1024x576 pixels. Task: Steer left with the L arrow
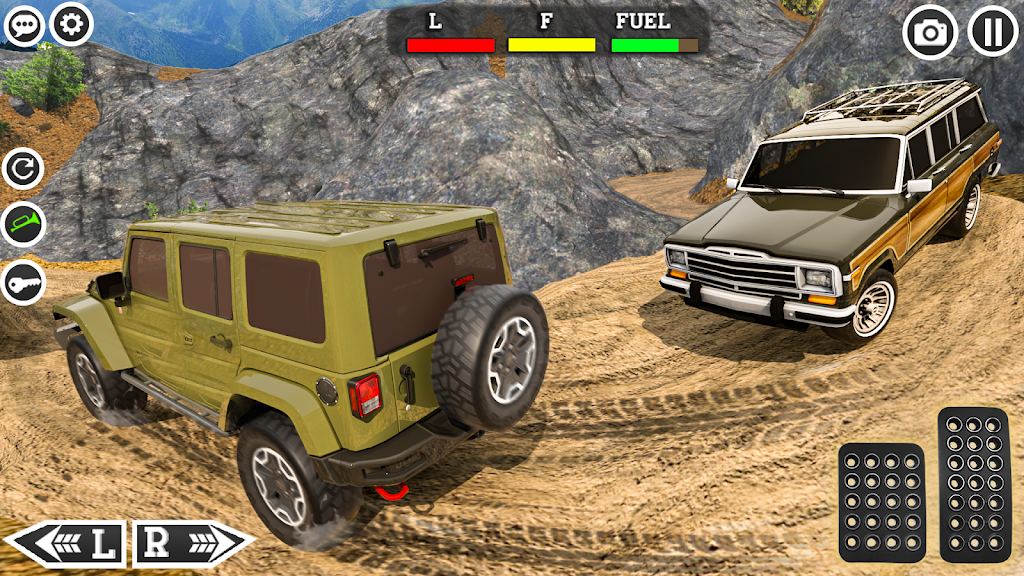coord(67,544)
